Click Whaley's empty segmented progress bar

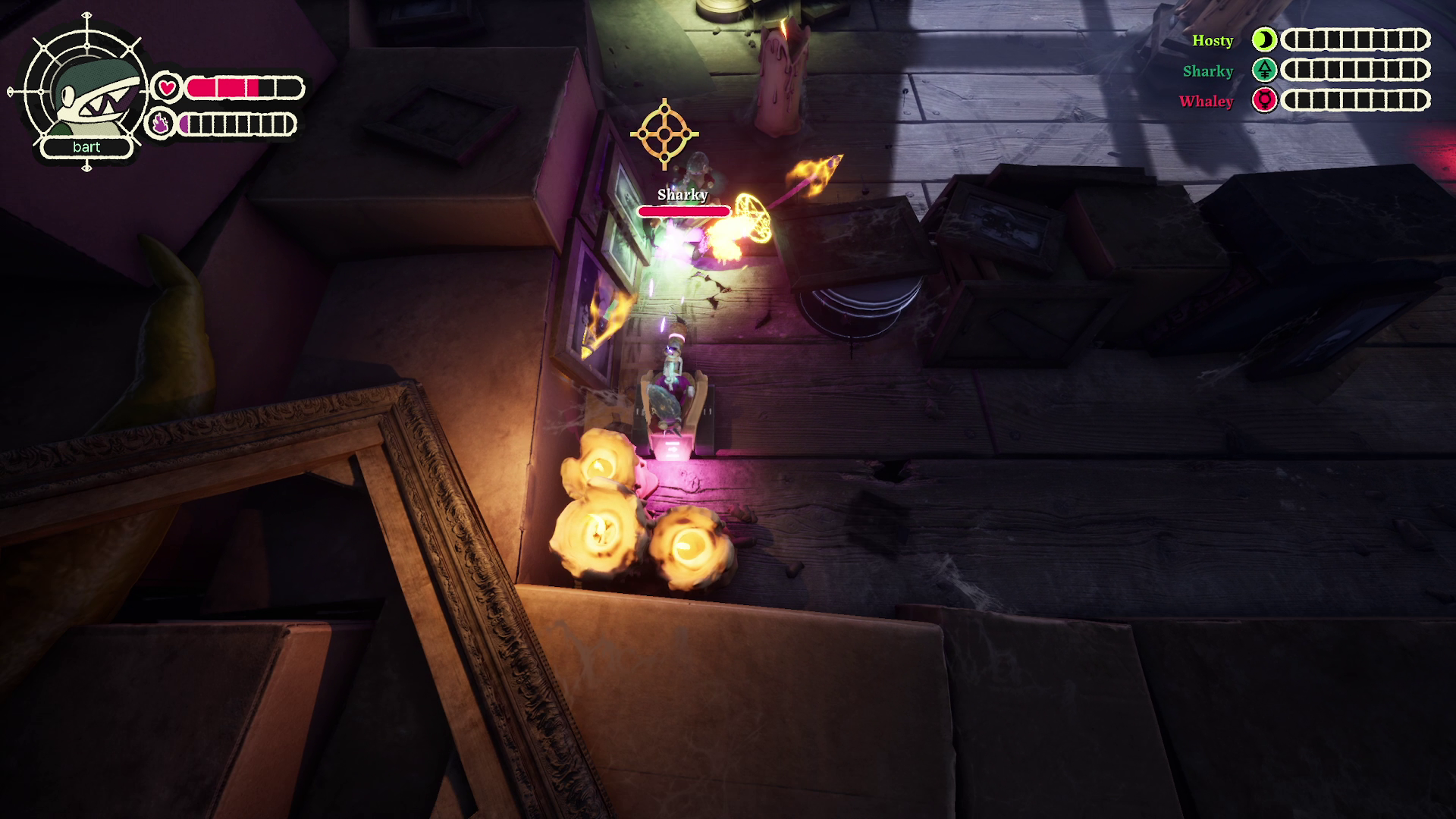pyautogui.click(x=1355, y=101)
